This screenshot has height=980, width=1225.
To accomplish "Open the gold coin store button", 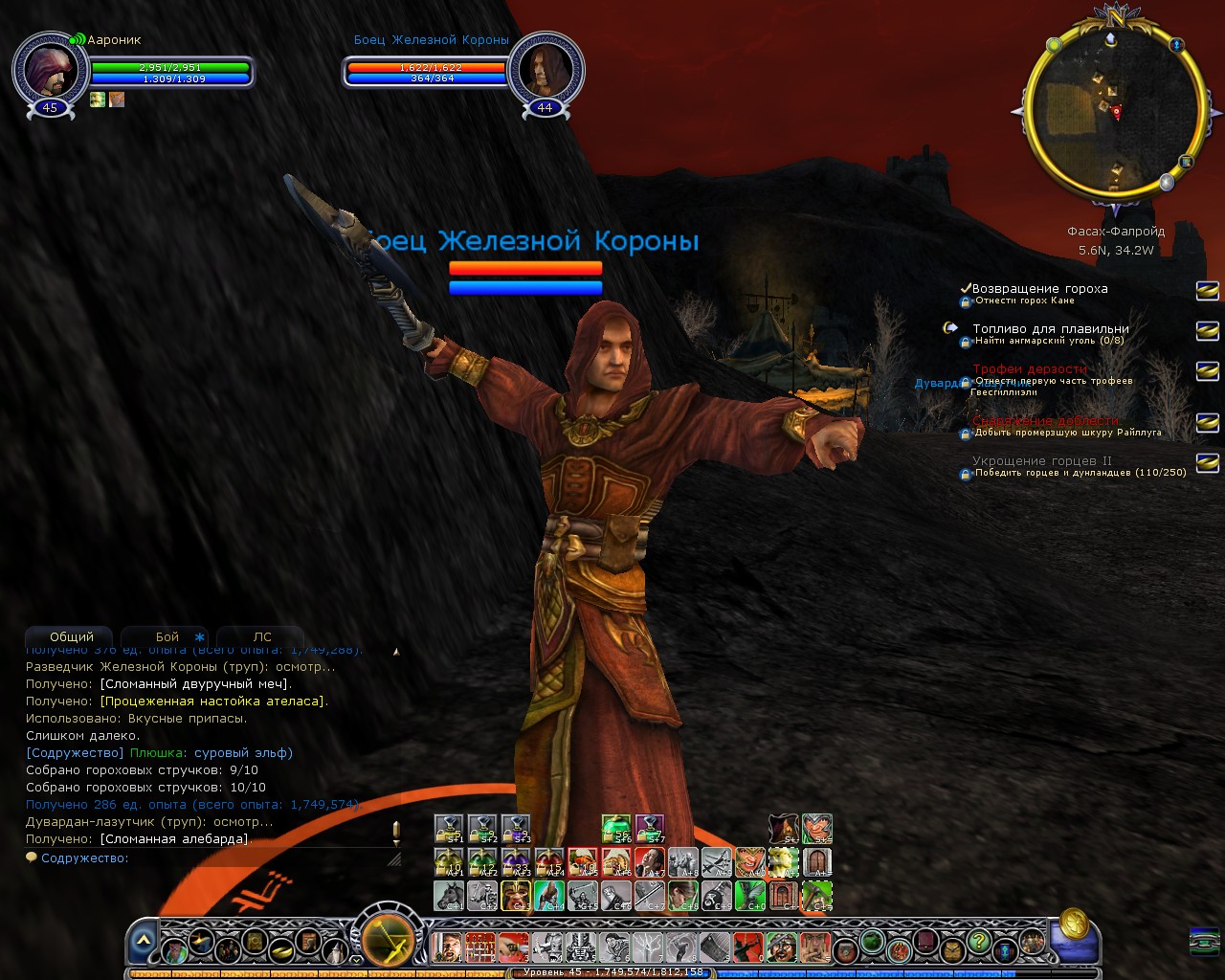I will [1074, 924].
